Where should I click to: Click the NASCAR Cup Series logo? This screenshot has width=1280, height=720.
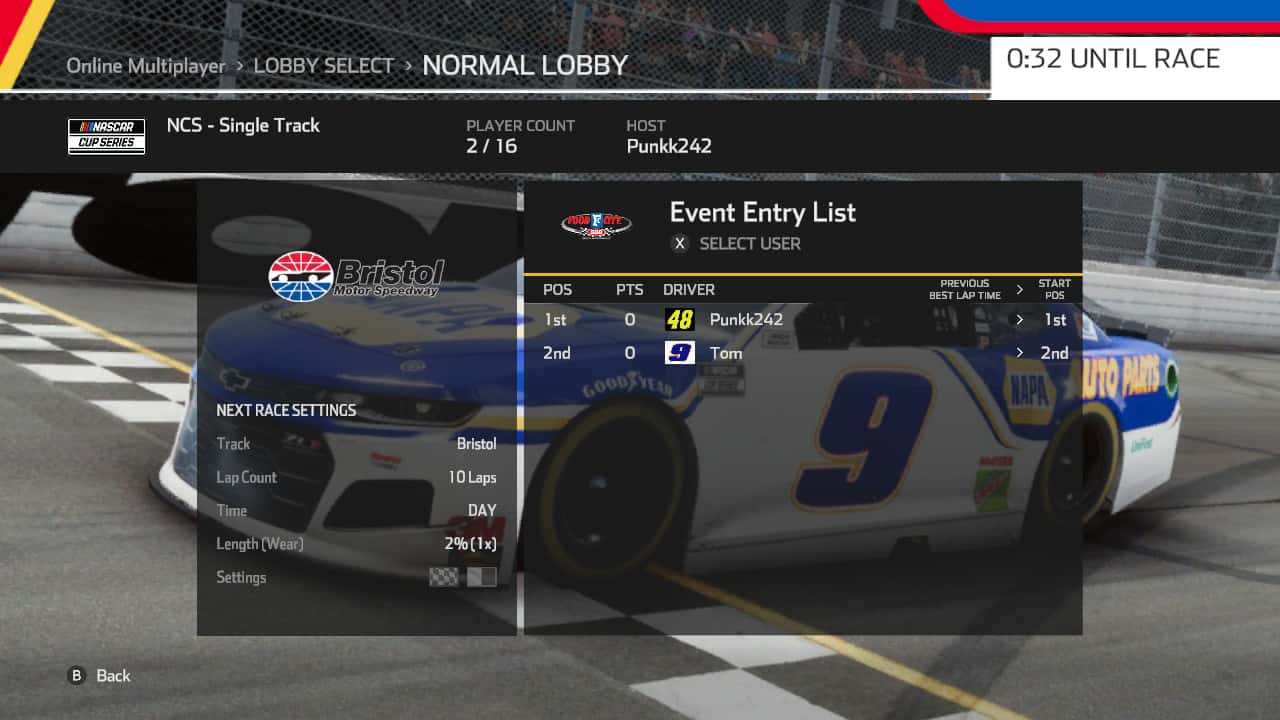[x=106, y=136]
